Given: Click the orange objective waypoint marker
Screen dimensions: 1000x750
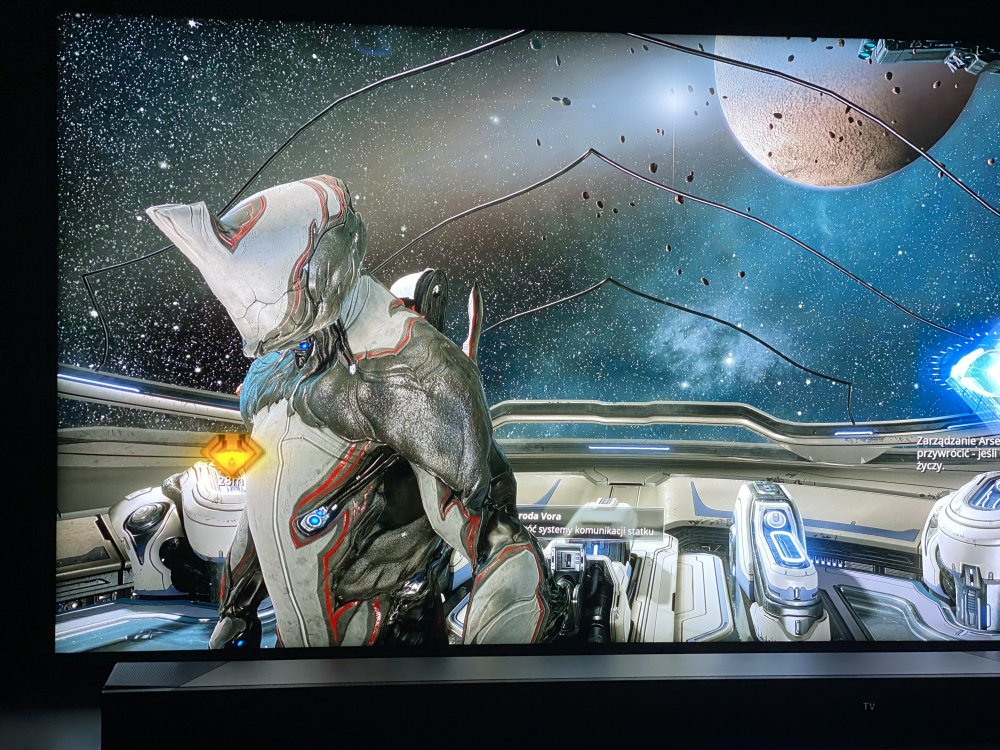Looking at the screenshot, I should [x=231, y=455].
